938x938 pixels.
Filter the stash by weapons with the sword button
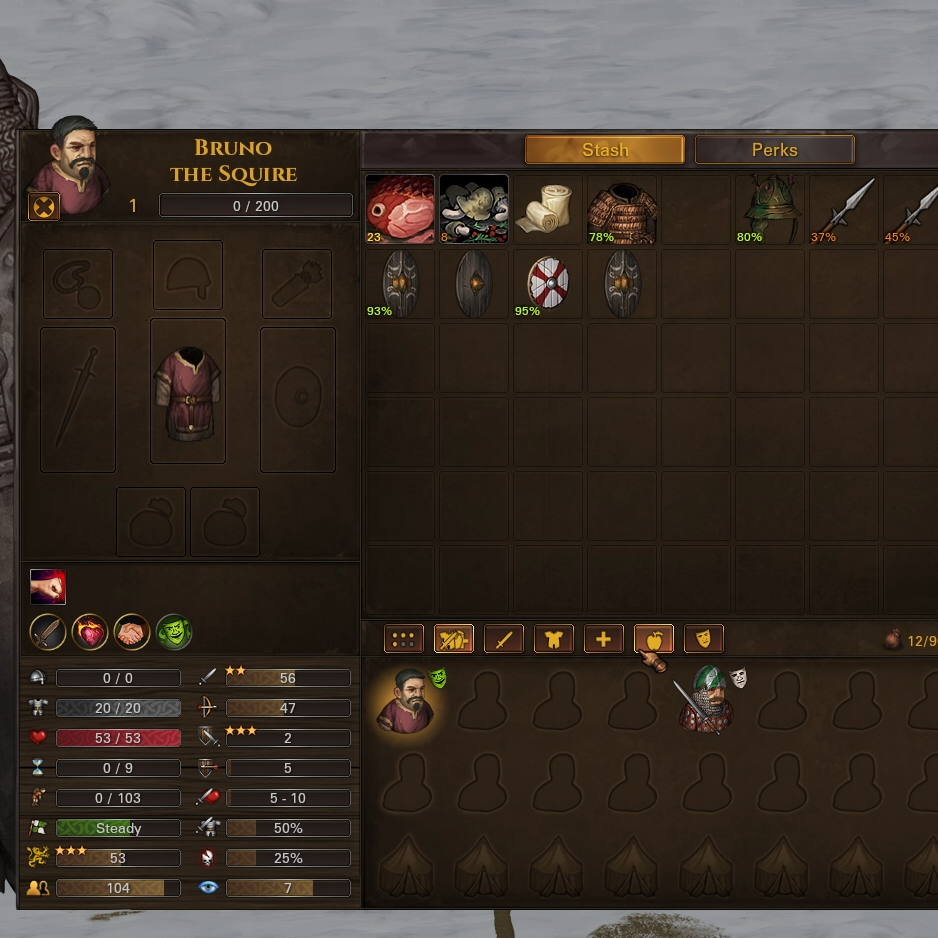pyautogui.click(x=503, y=639)
